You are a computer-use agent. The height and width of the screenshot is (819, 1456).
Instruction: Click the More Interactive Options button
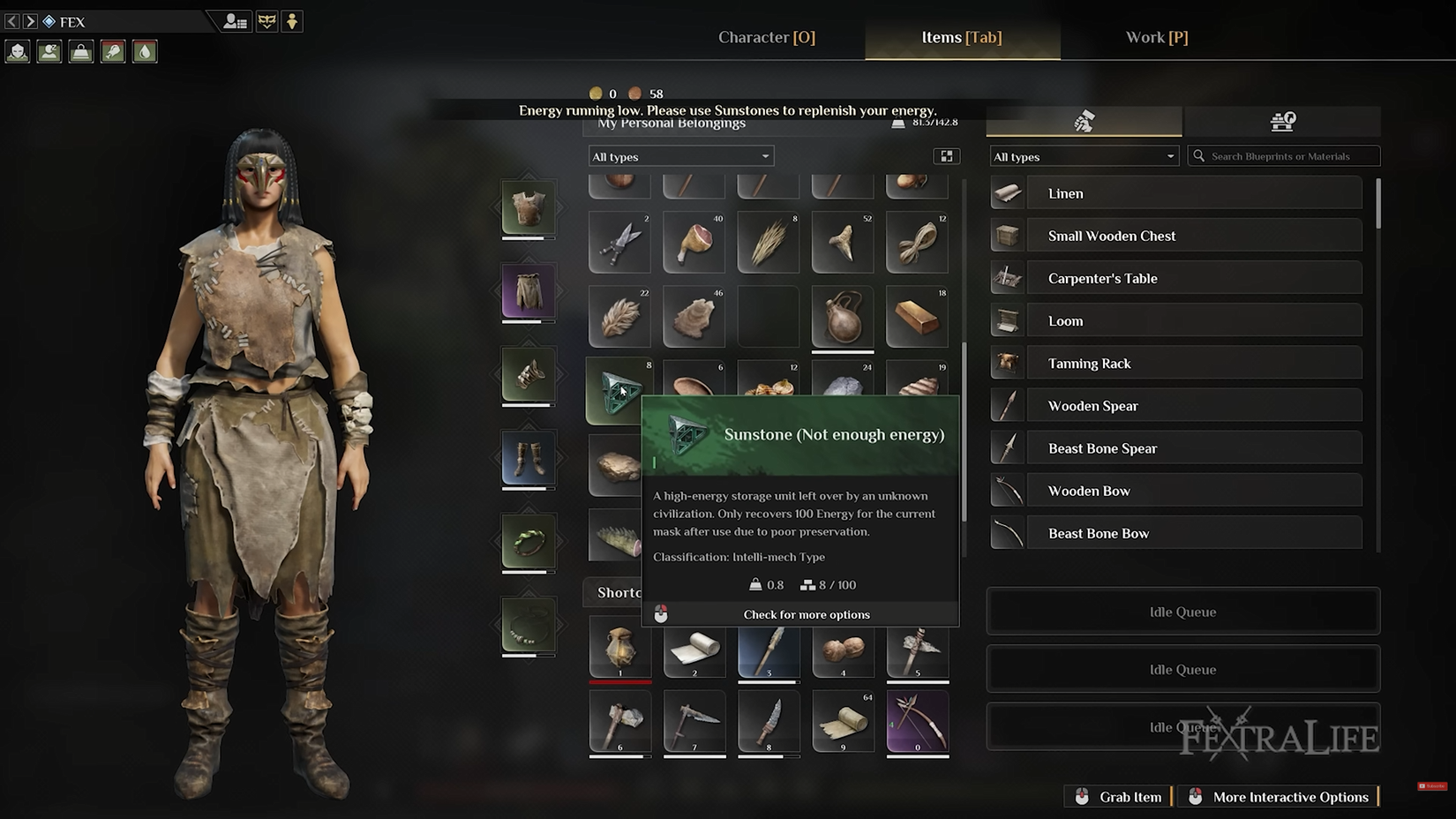click(x=1280, y=797)
